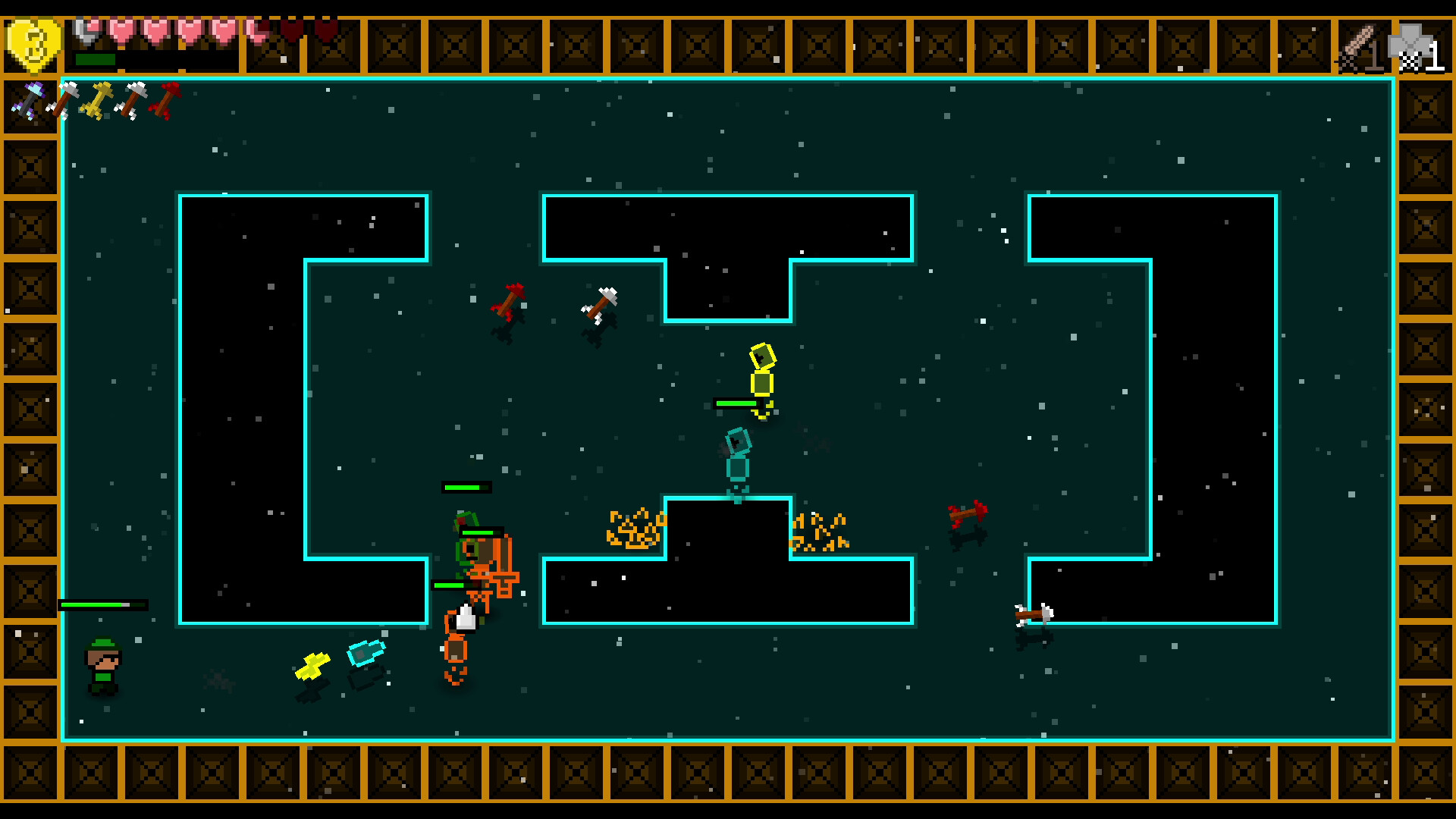Click the first fully pink heart icon

[123, 32]
